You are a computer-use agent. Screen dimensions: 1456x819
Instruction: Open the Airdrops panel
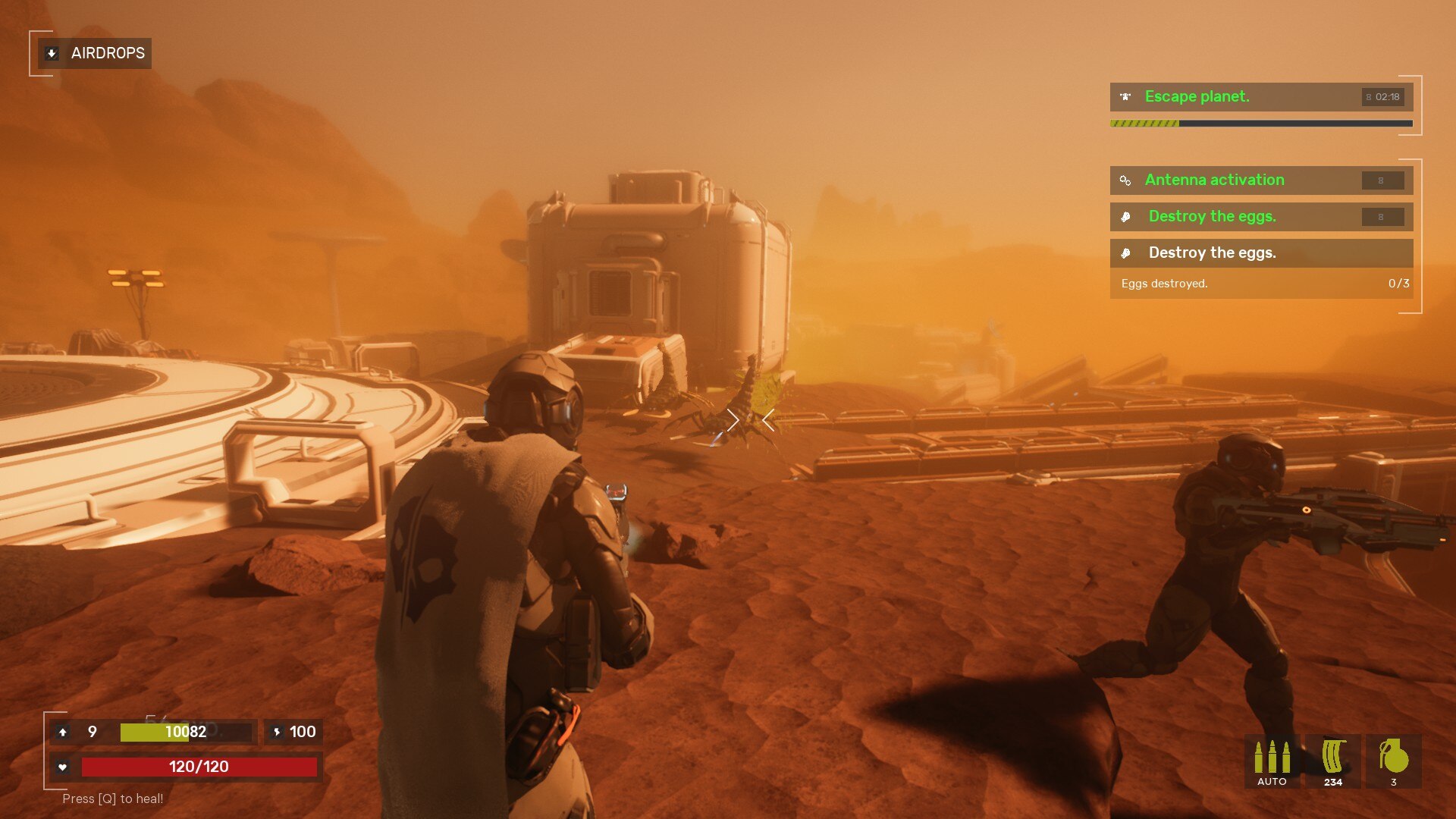coord(95,53)
